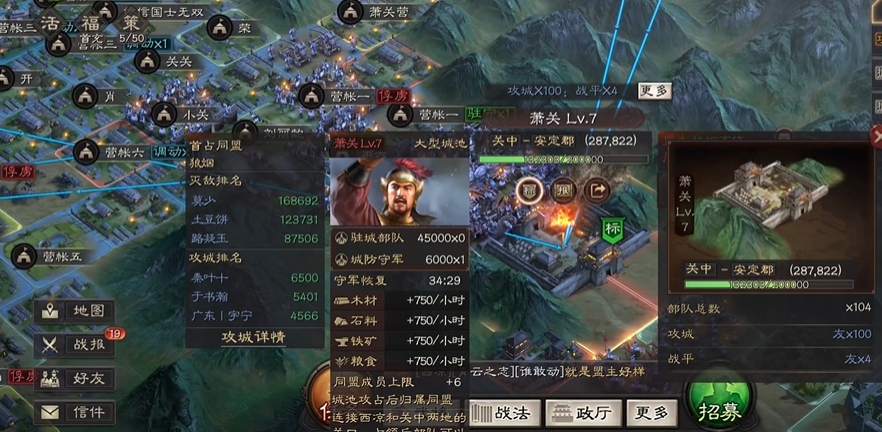882x432 pixels.
Task: Open 信件 mail inbox
Action: pyautogui.click(x=75, y=411)
